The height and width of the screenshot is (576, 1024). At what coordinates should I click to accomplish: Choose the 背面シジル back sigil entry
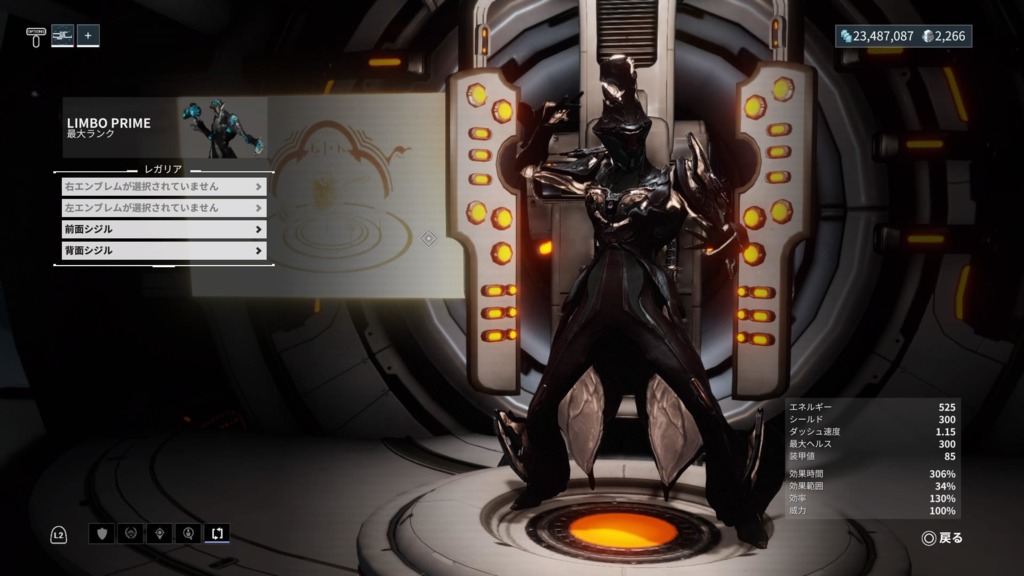pos(160,251)
